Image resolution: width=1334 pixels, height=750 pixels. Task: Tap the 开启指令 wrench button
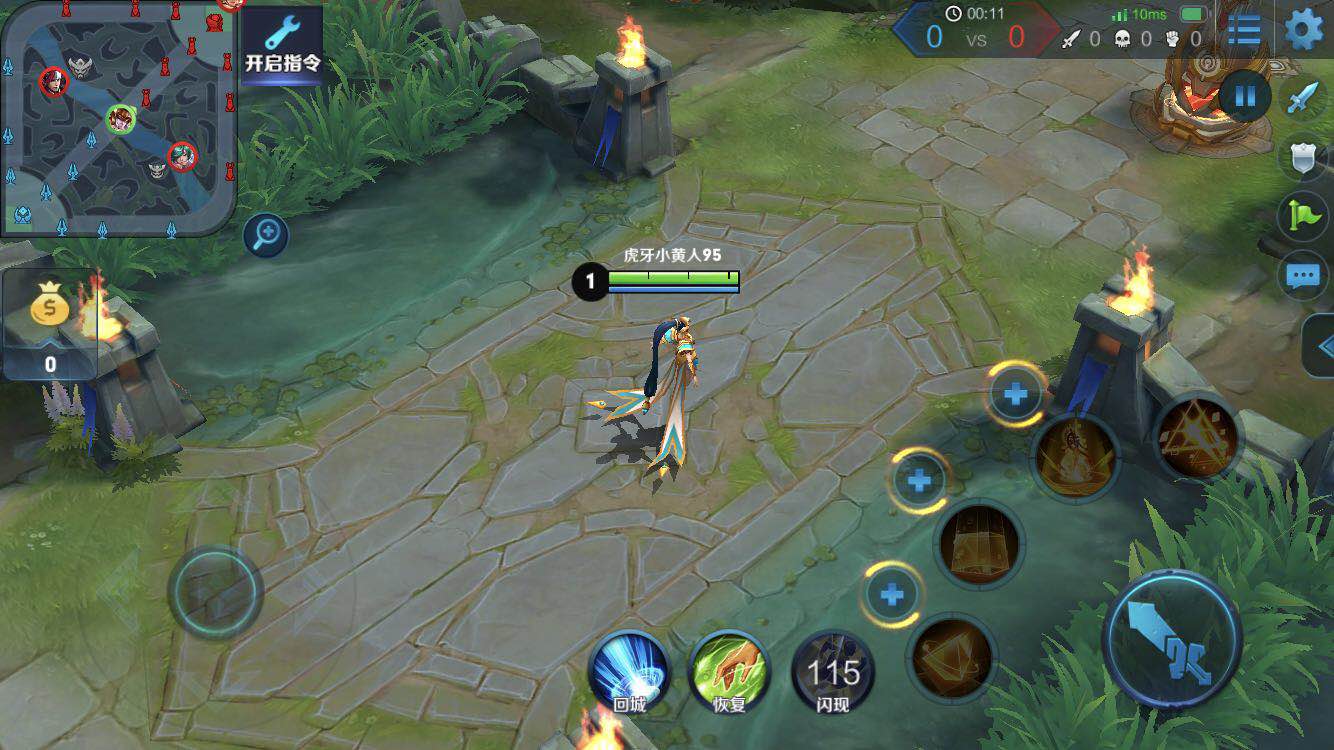(283, 45)
